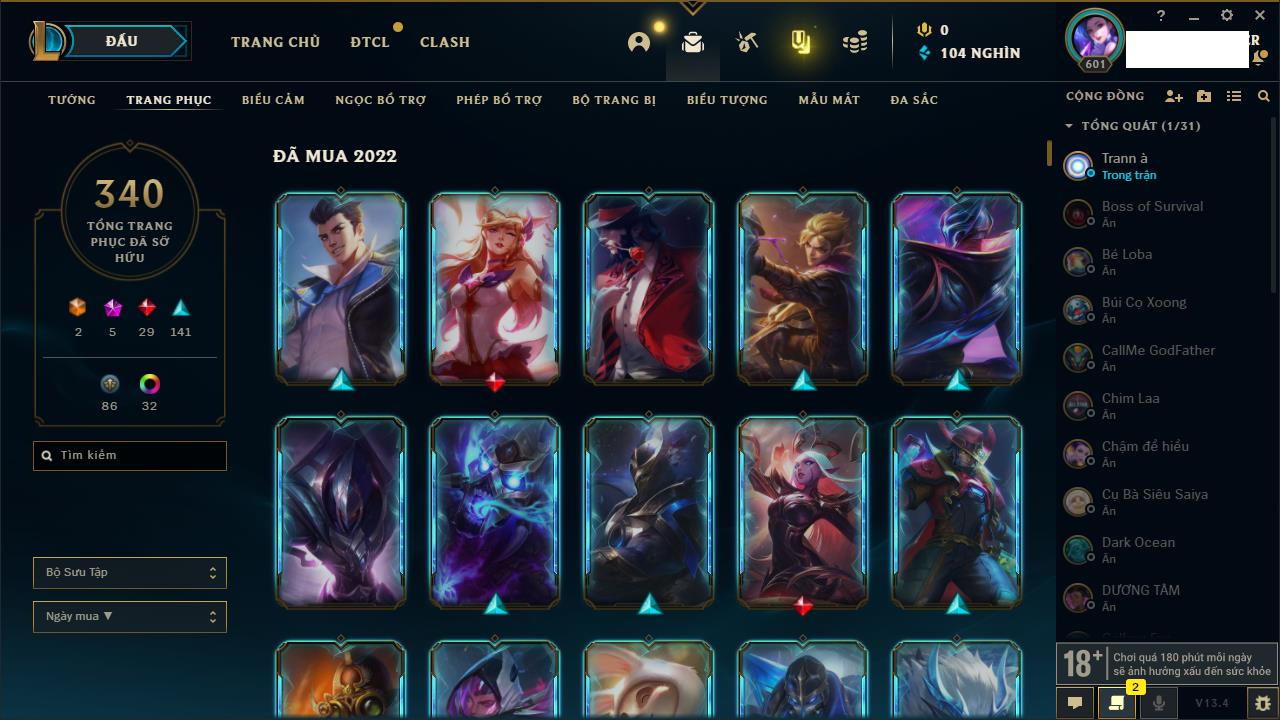Select the MẪU MẮT wards tab
The width and height of the screenshot is (1280, 720).
tap(829, 100)
